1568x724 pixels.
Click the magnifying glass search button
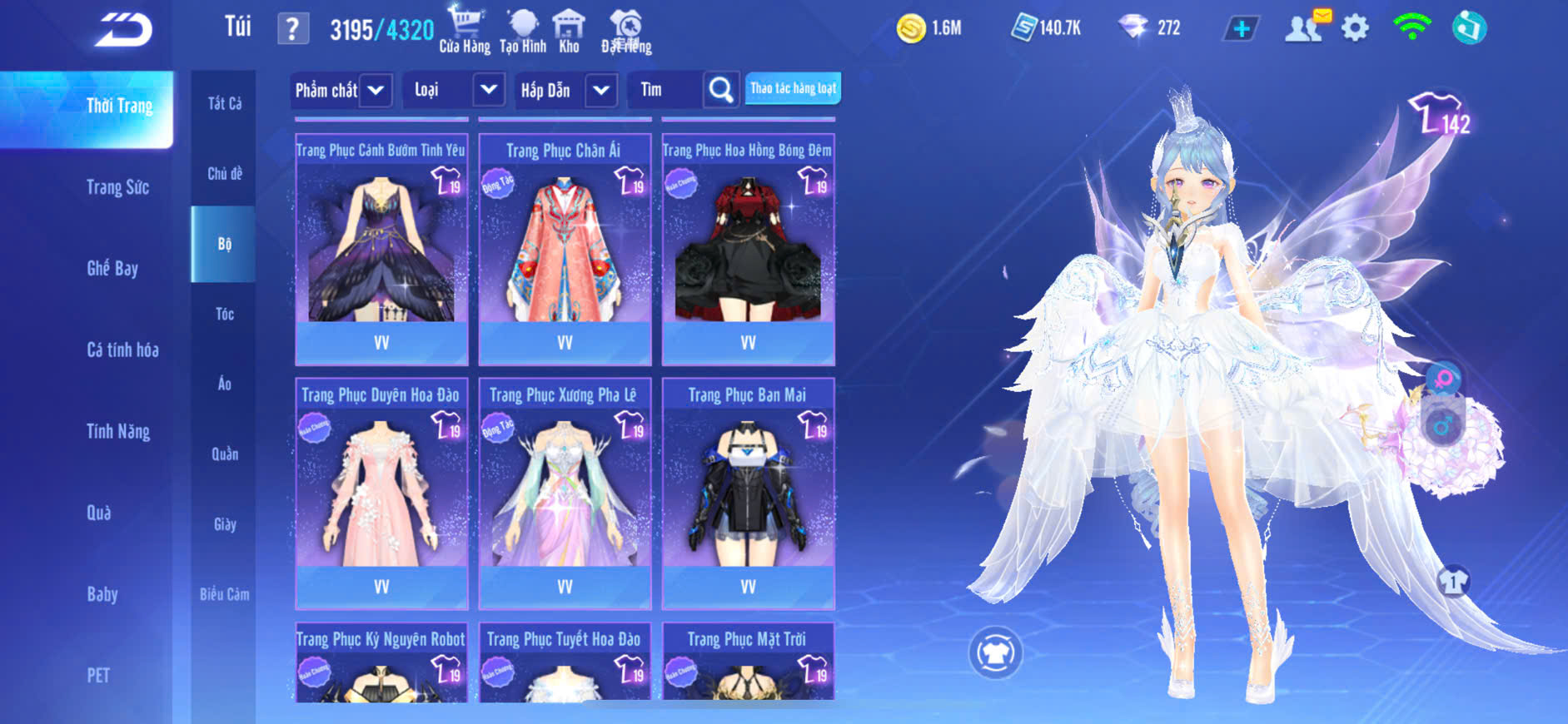point(721,90)
